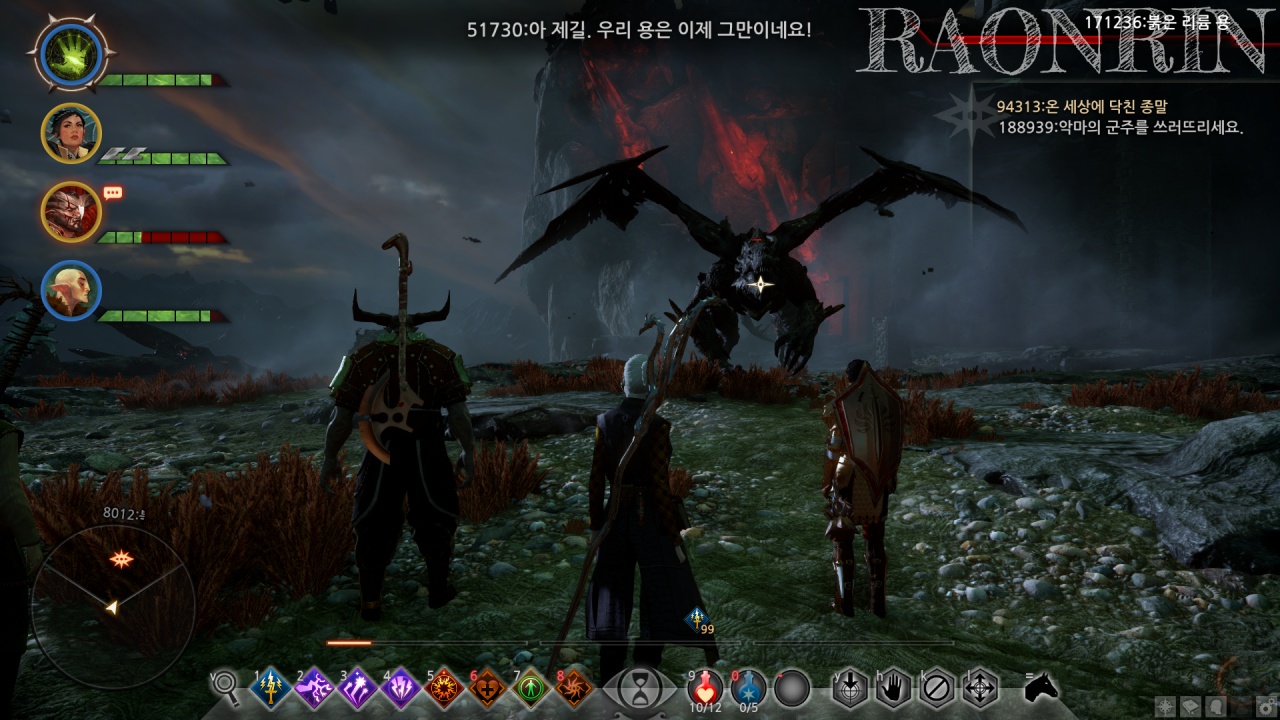1280x720 pixels.
Task: Drink the red health potion
Action: 706,687
